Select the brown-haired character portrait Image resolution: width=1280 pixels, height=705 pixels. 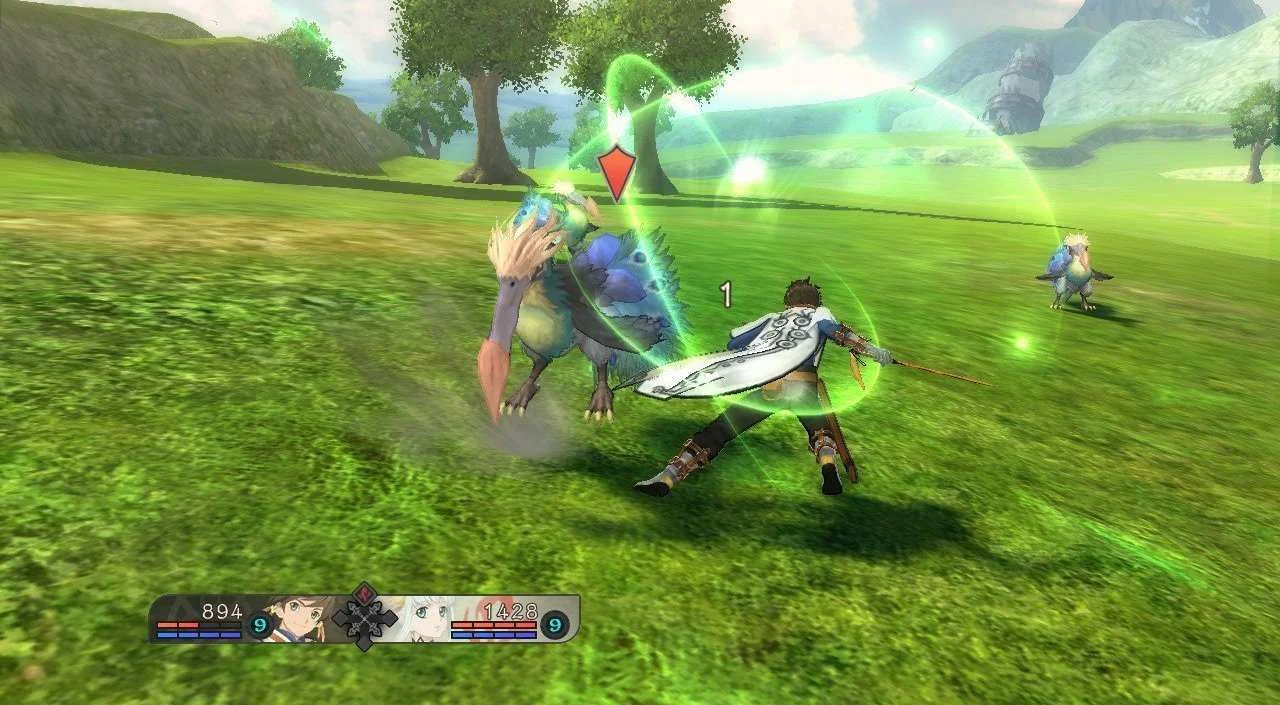pos(298,618)
